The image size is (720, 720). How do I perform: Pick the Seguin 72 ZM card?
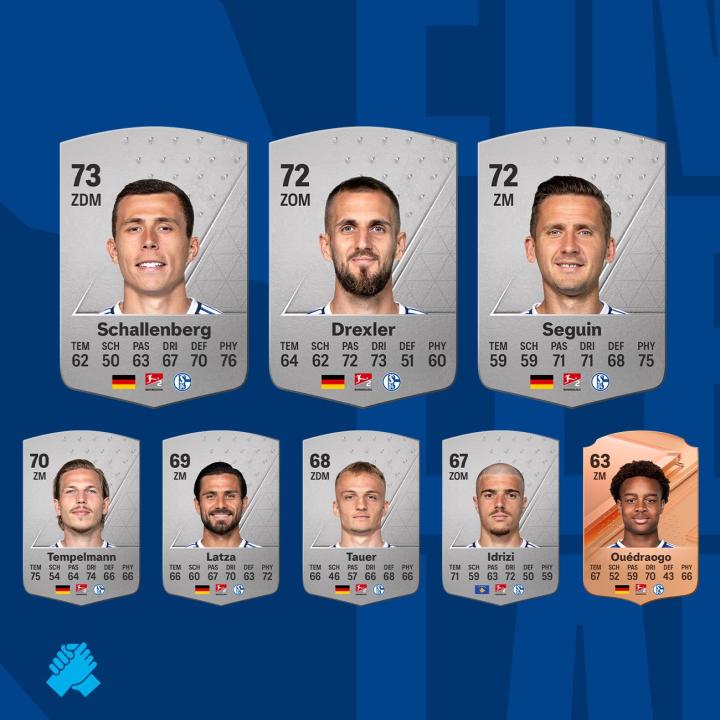click(571, 268)
